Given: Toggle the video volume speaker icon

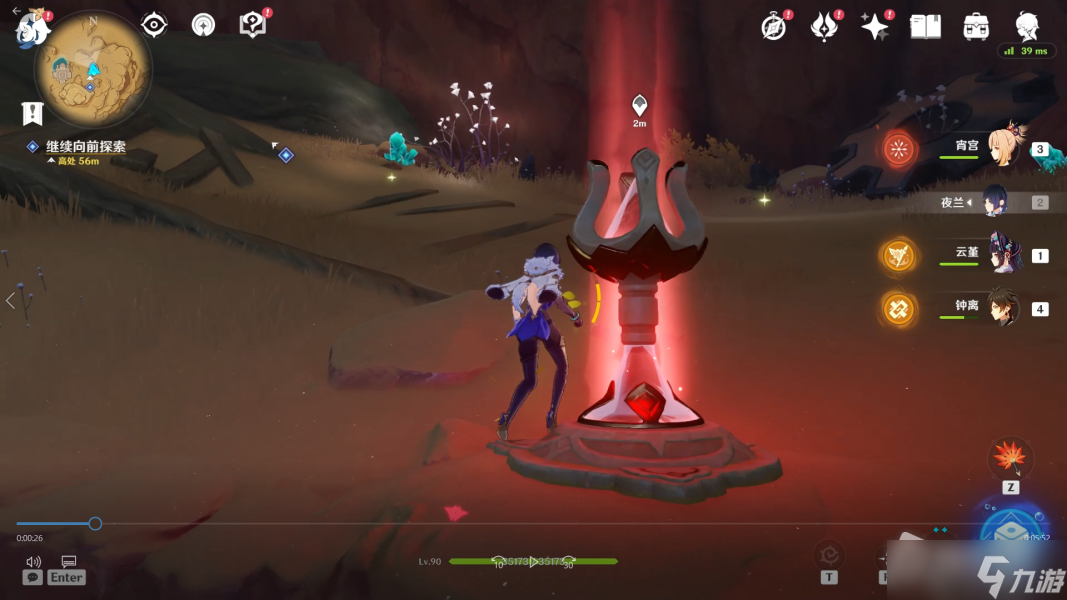Looking at the screenshot, I should point(33,561).
